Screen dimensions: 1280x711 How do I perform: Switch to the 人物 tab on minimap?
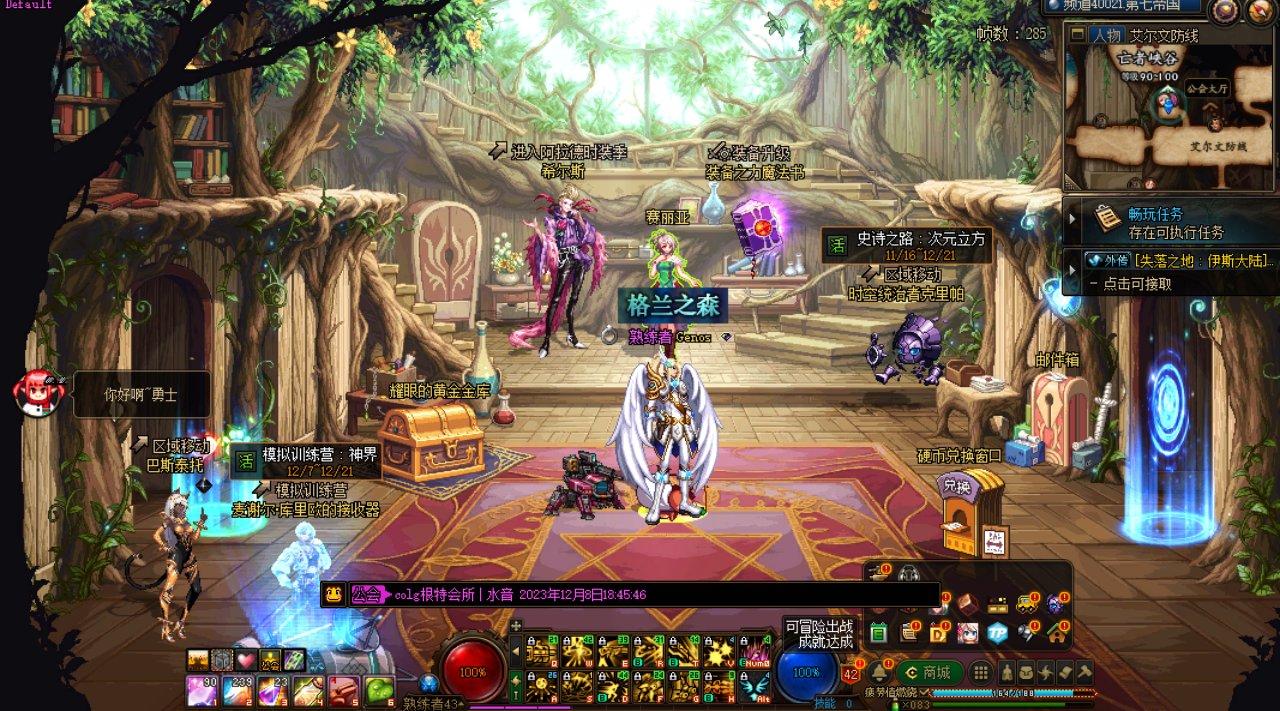tap(1106, 35)
